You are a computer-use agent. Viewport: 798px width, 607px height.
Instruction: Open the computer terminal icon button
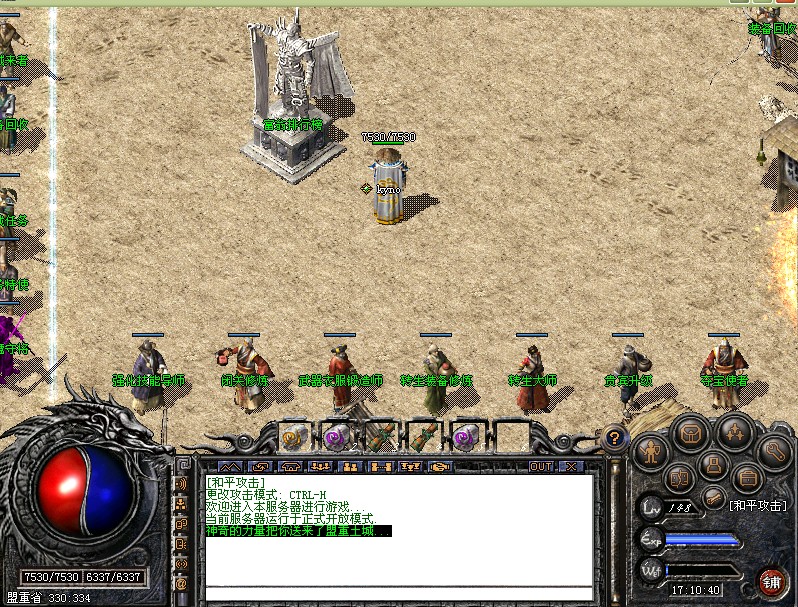[712, 463]
